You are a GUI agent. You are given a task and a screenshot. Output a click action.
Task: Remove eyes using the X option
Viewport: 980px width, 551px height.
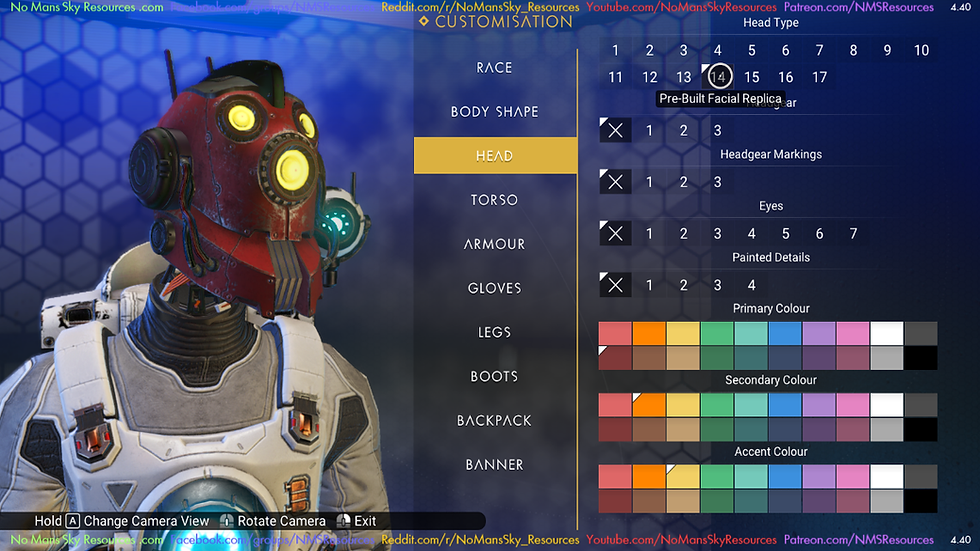click(615, 233)
